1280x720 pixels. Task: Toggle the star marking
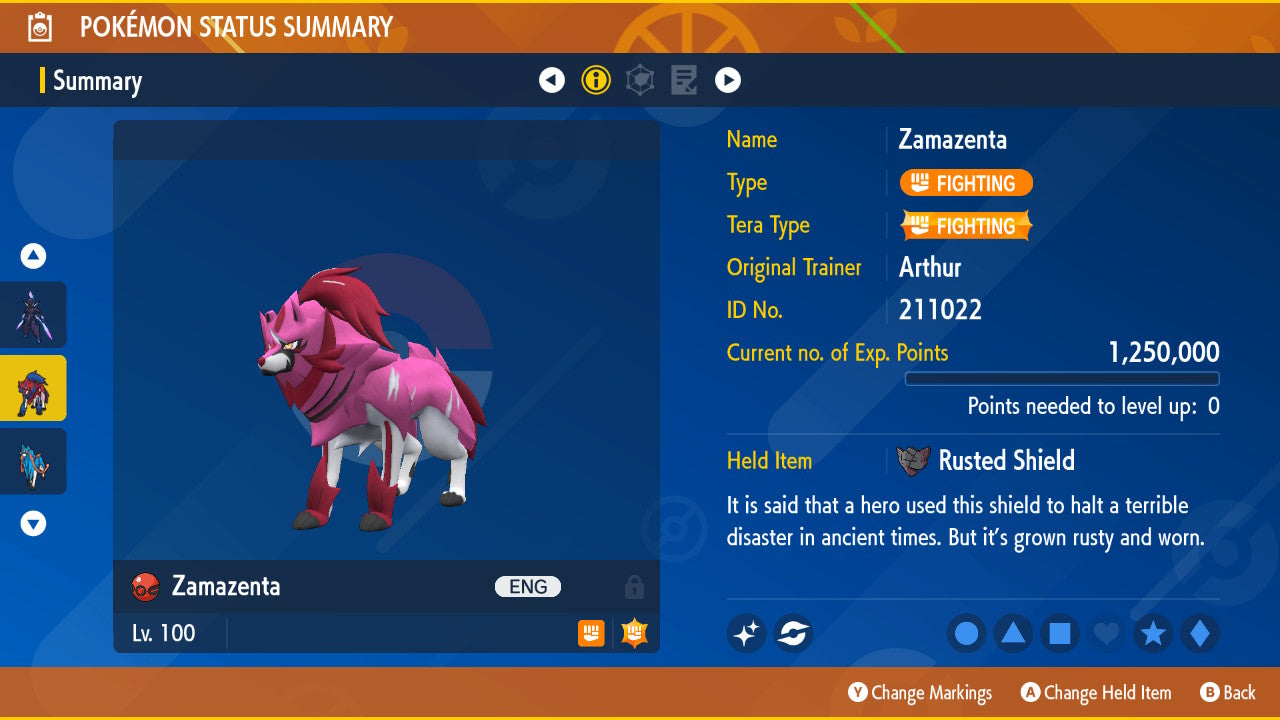tap(1153, 633)
